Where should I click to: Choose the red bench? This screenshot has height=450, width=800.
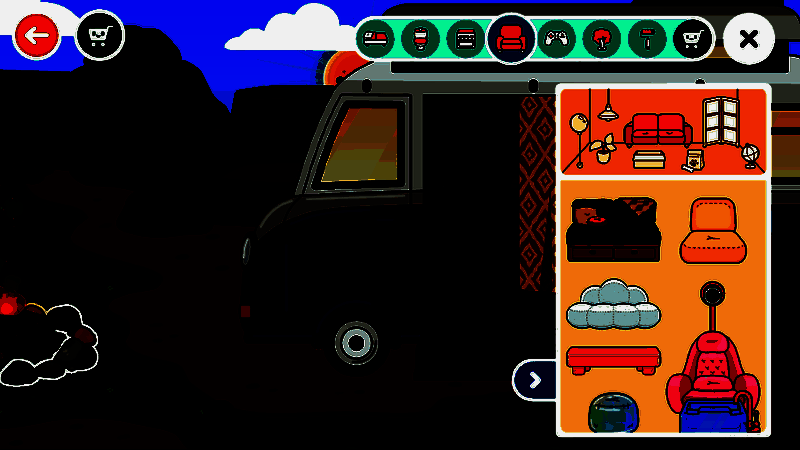[612, 357]
